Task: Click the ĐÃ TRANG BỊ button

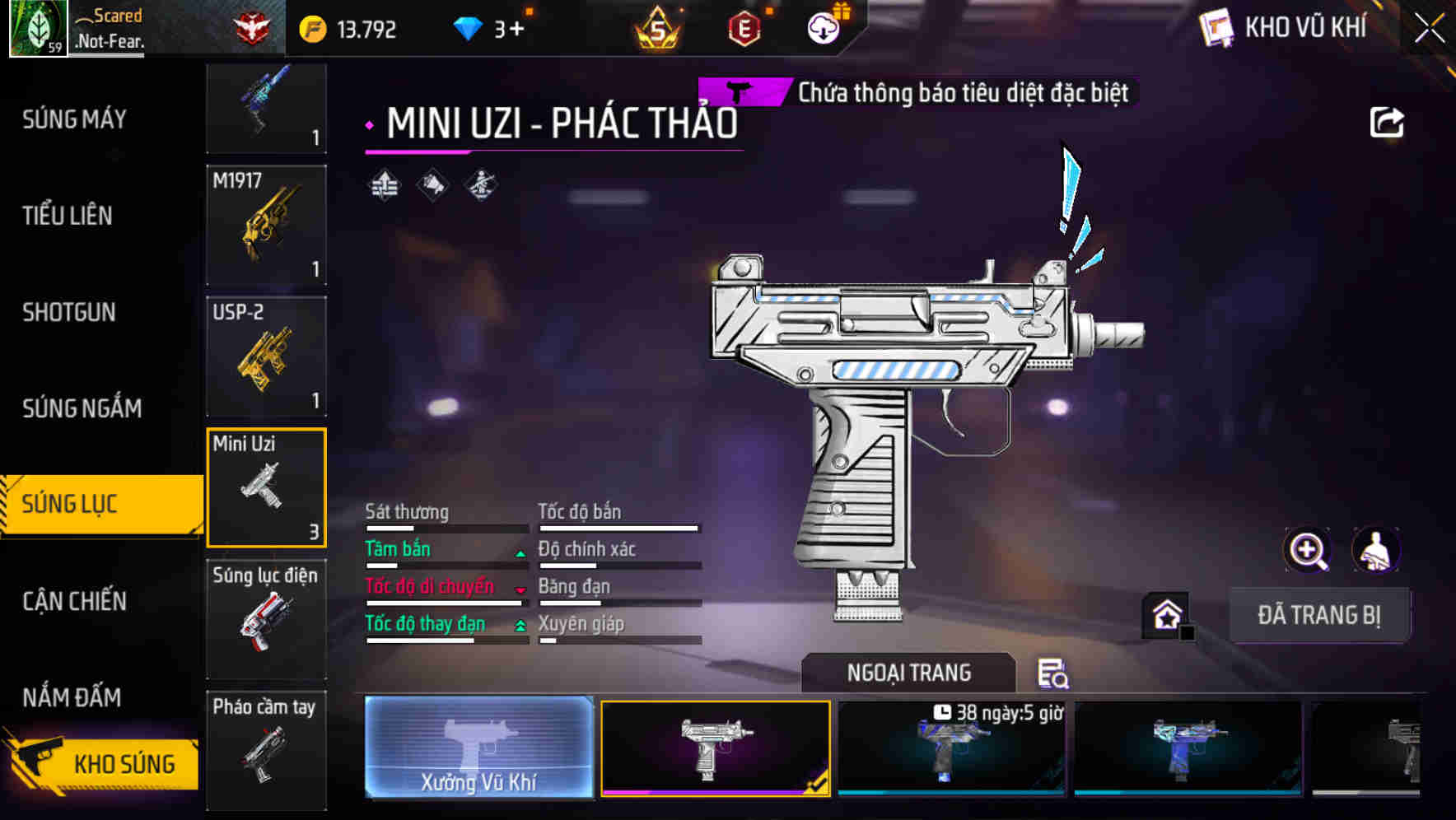Action: coord(1320,614)
